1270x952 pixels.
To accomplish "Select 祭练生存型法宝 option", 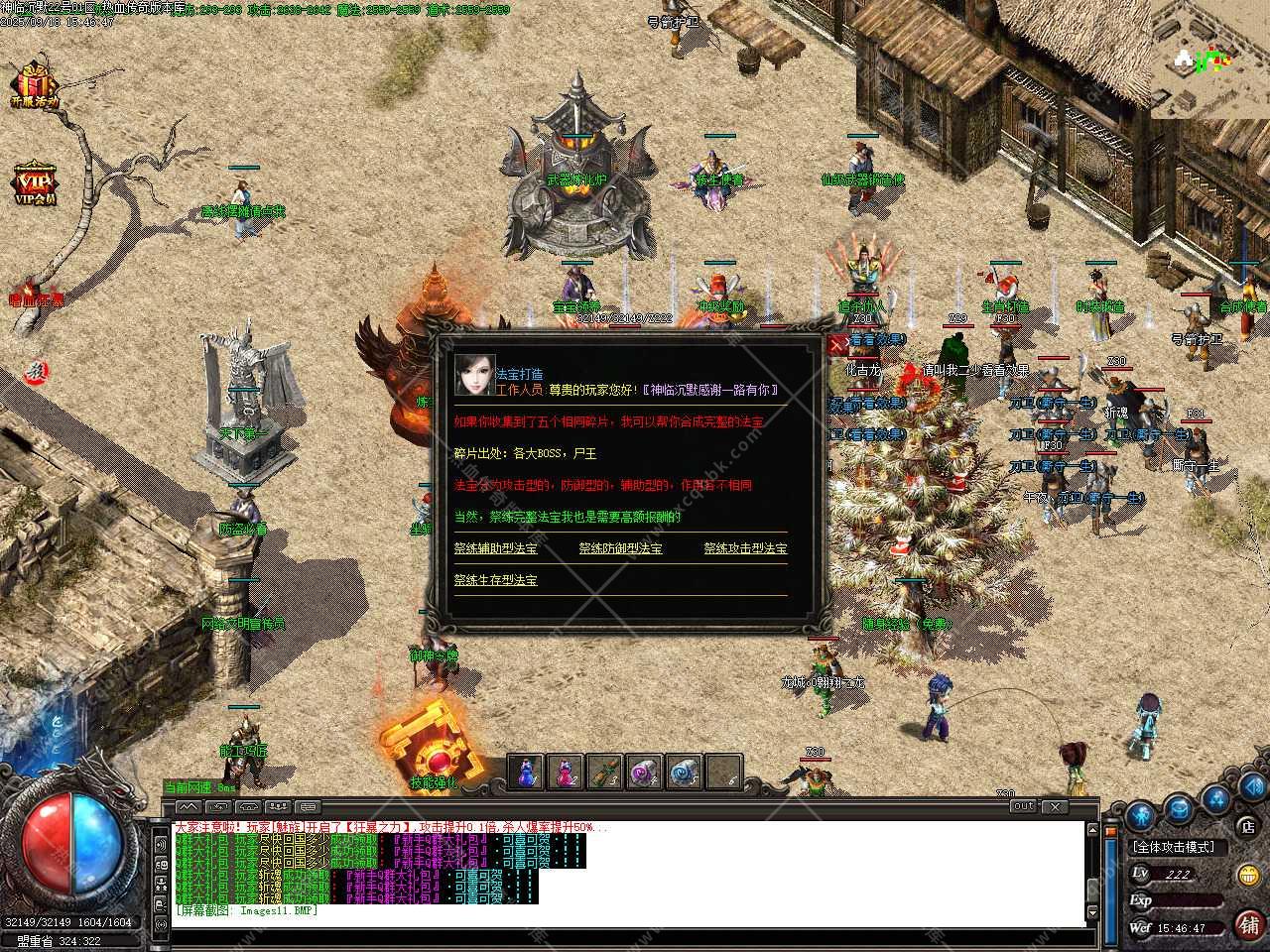I will pos(495,580).
